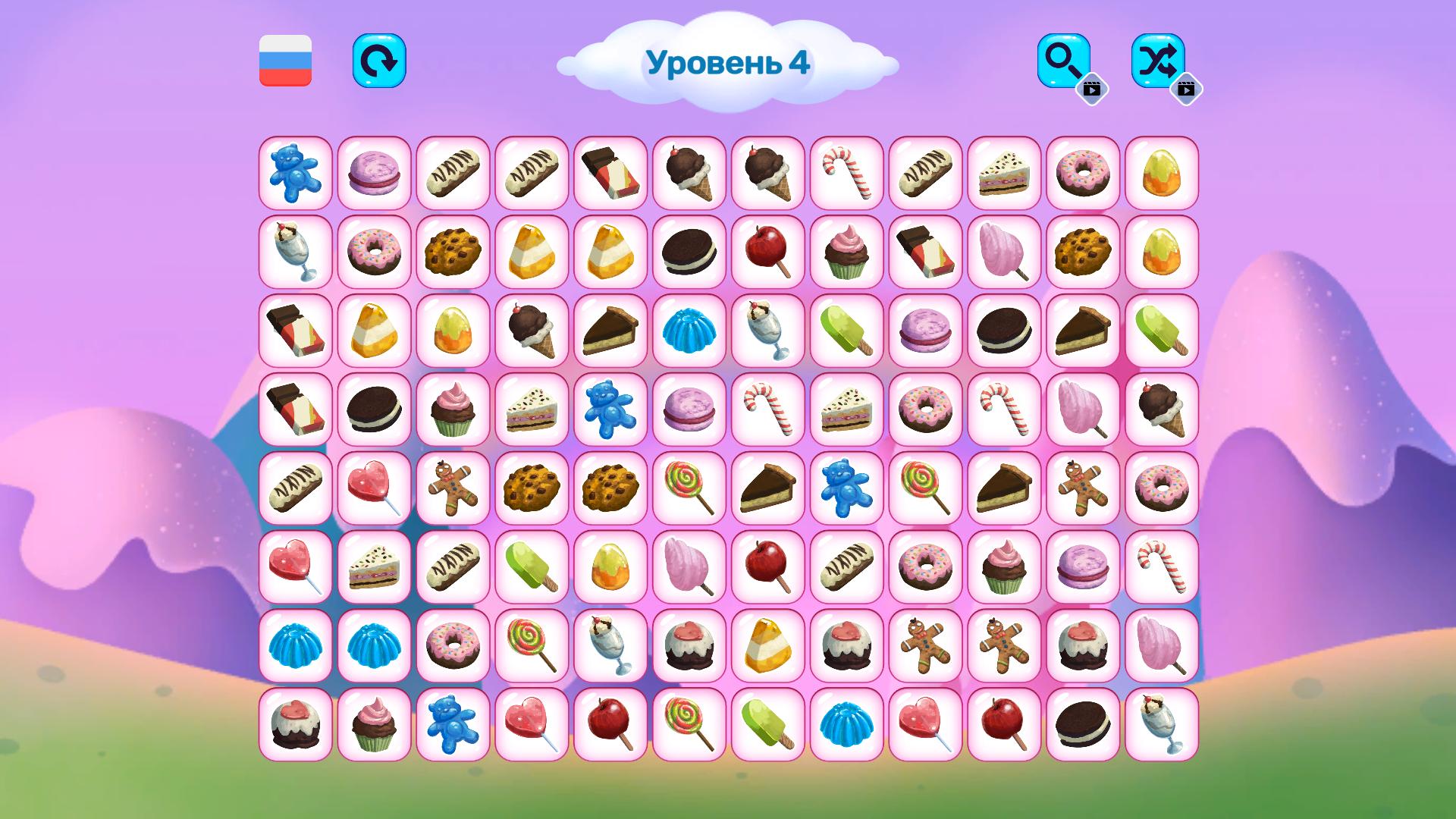Switch language via the Russian flag

pyautogui.click(x=284, y=62)
